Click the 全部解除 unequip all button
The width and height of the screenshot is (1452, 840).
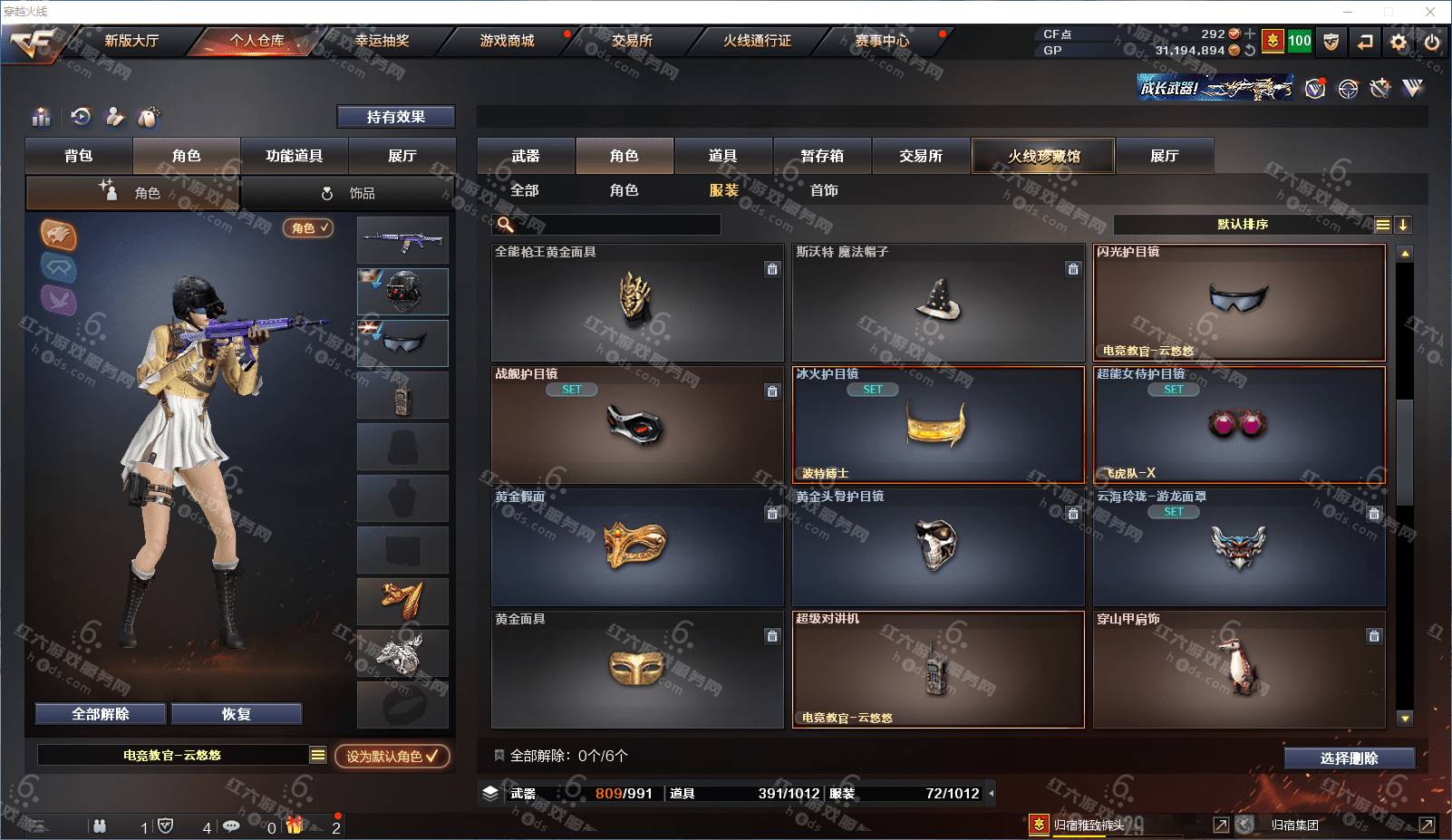tap(101, 714)
